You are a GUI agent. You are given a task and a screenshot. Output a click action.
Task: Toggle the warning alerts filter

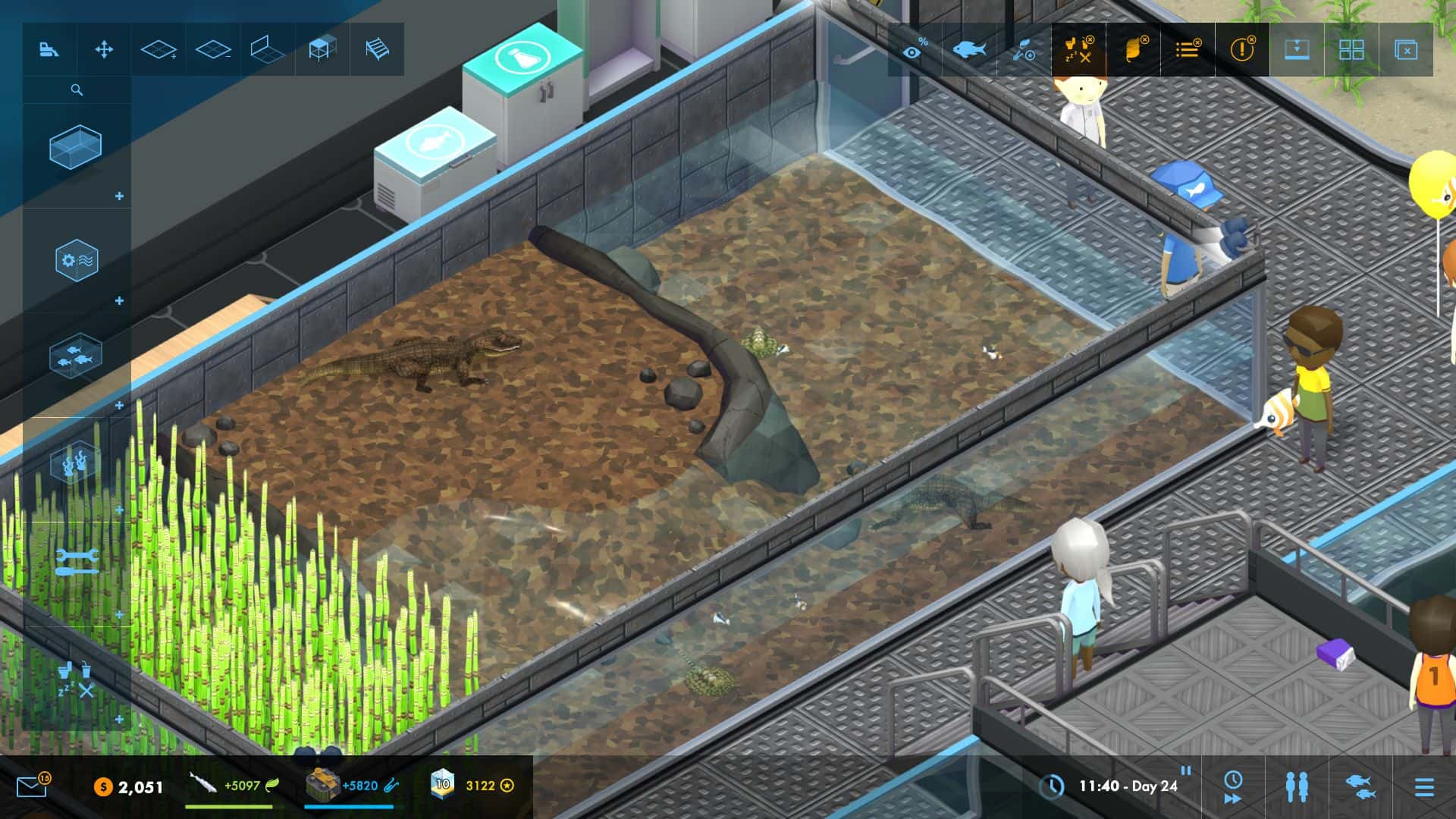click(1242, 50)
